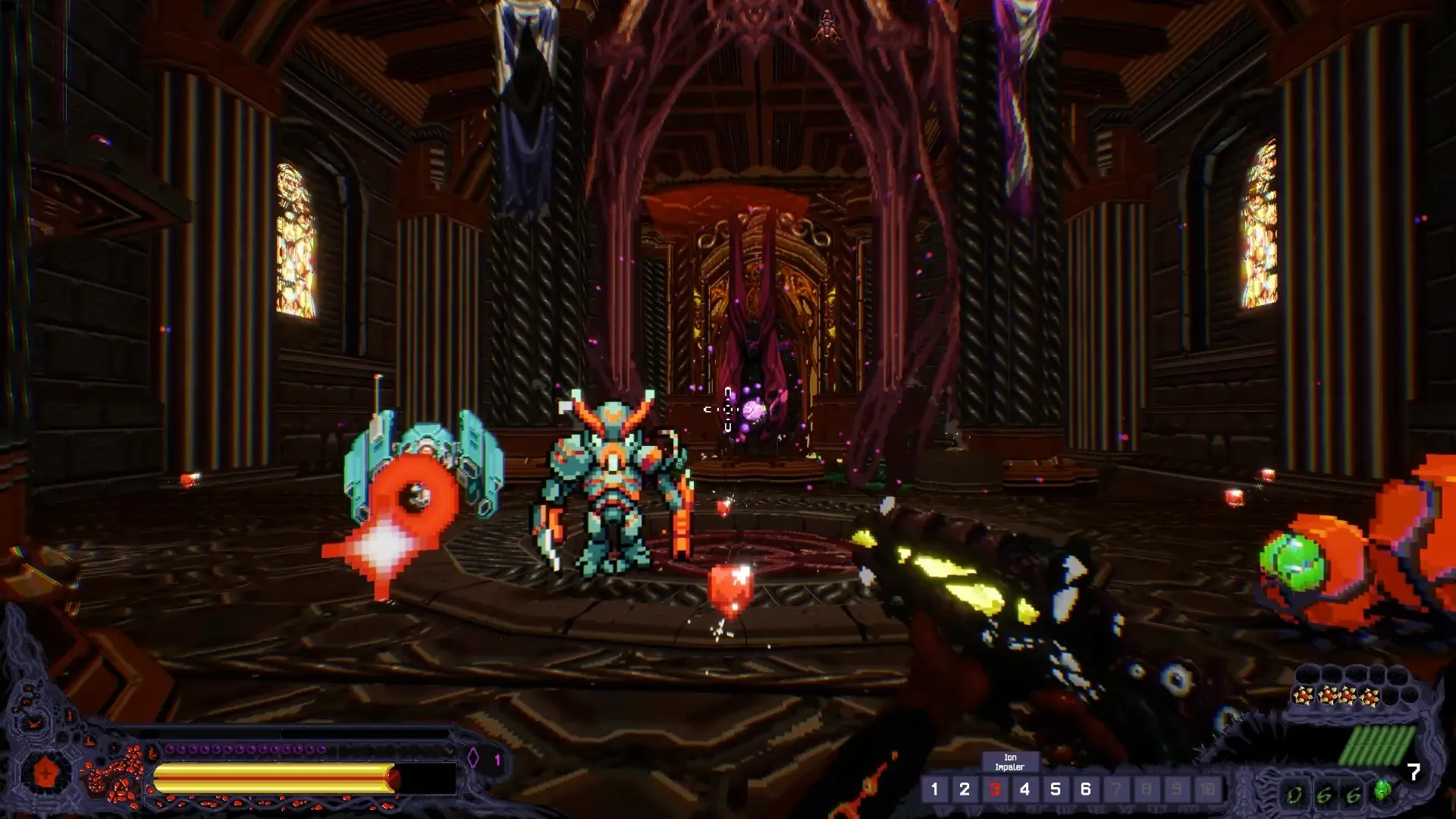
Task: Switch to weapon slot 2
Action: coord(965,789)
